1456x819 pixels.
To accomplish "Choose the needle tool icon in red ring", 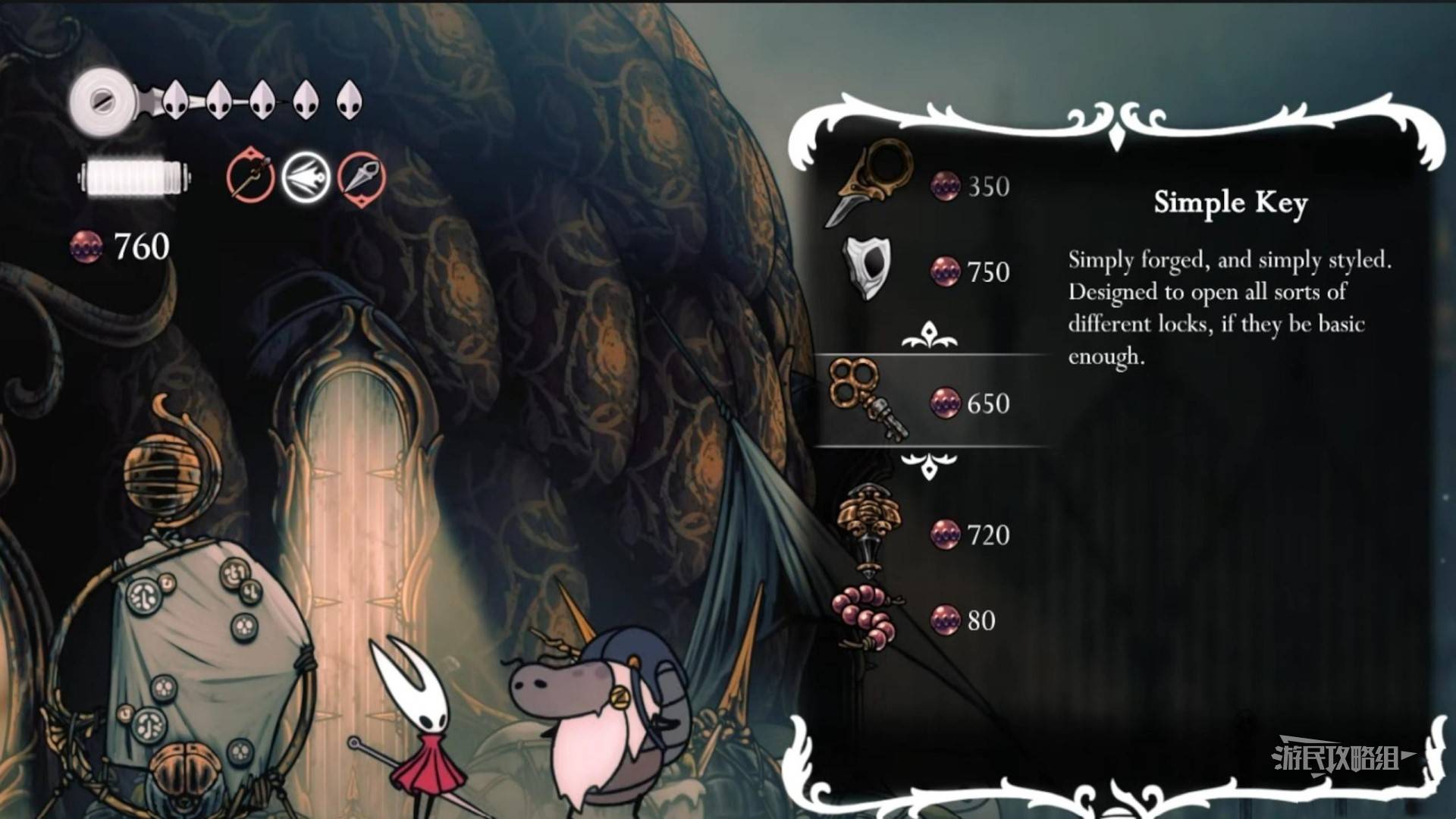I will 250,177.
